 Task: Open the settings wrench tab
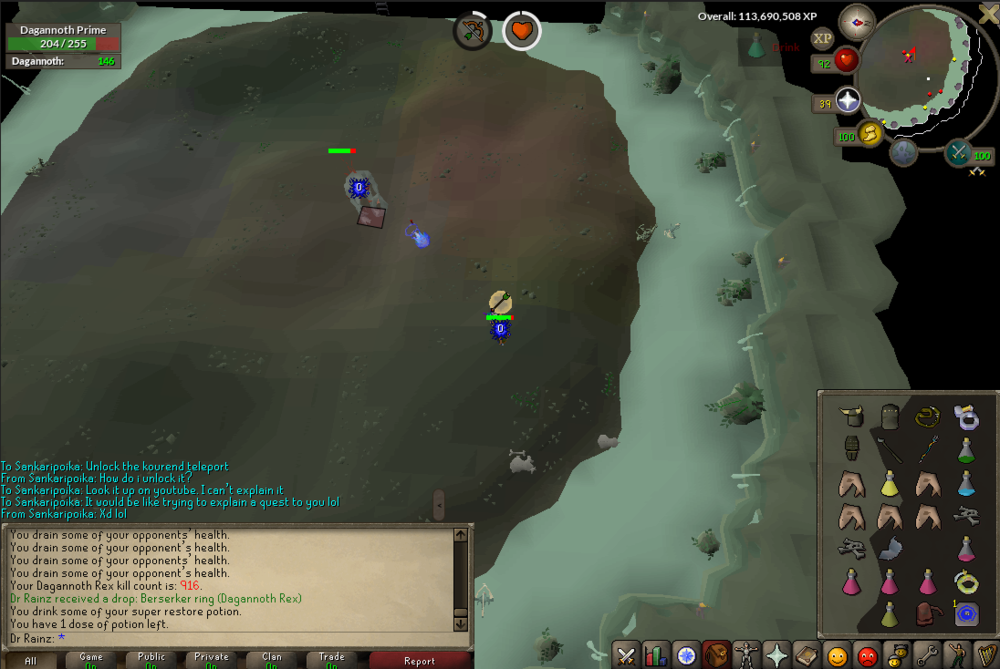coord(927,656)
